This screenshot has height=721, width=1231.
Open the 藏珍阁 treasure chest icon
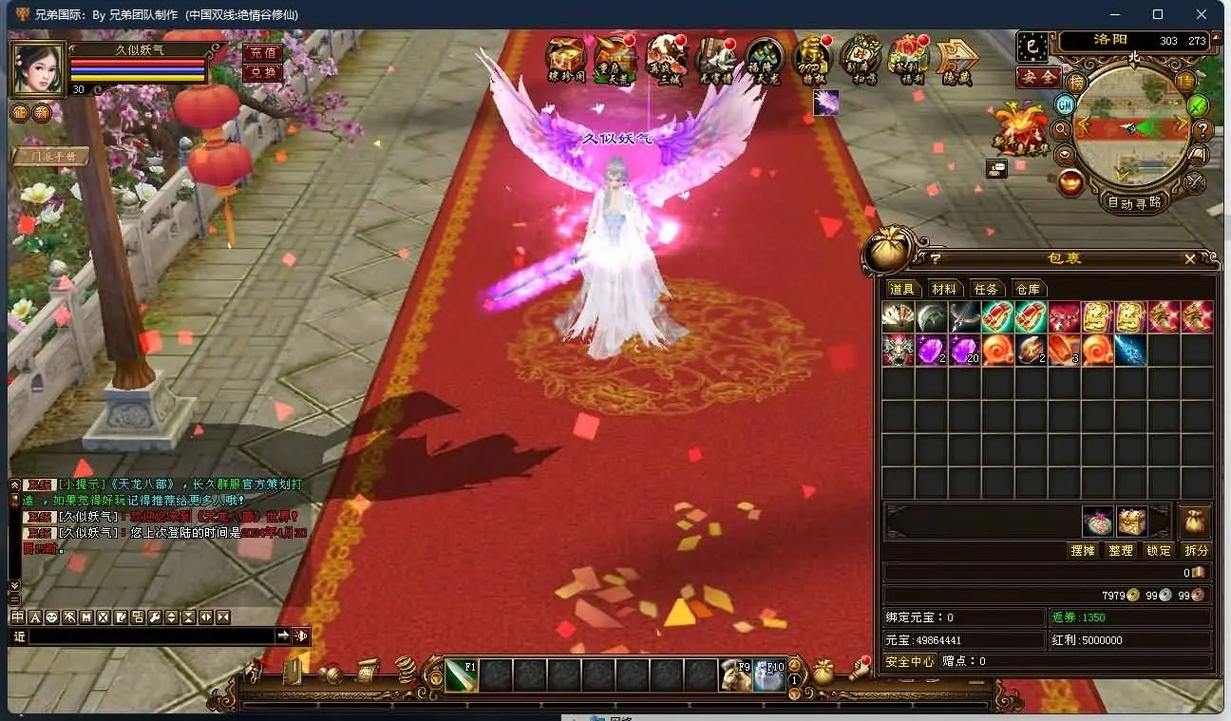coord(566,60)
